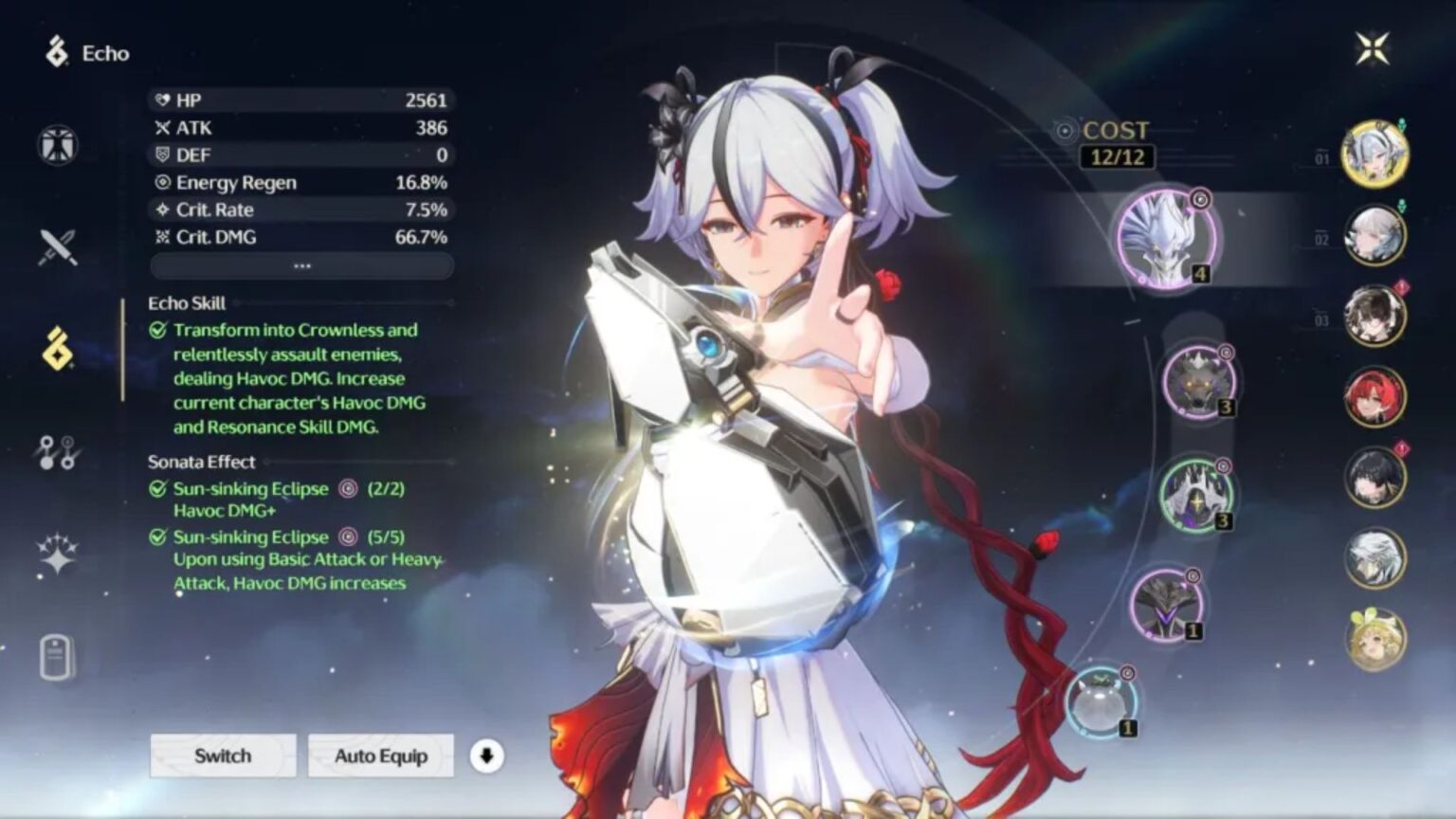Click the Echo Skill checkmark
Image resolution: width=1456 pixels, height=819 pixels.
coord(156,331)
